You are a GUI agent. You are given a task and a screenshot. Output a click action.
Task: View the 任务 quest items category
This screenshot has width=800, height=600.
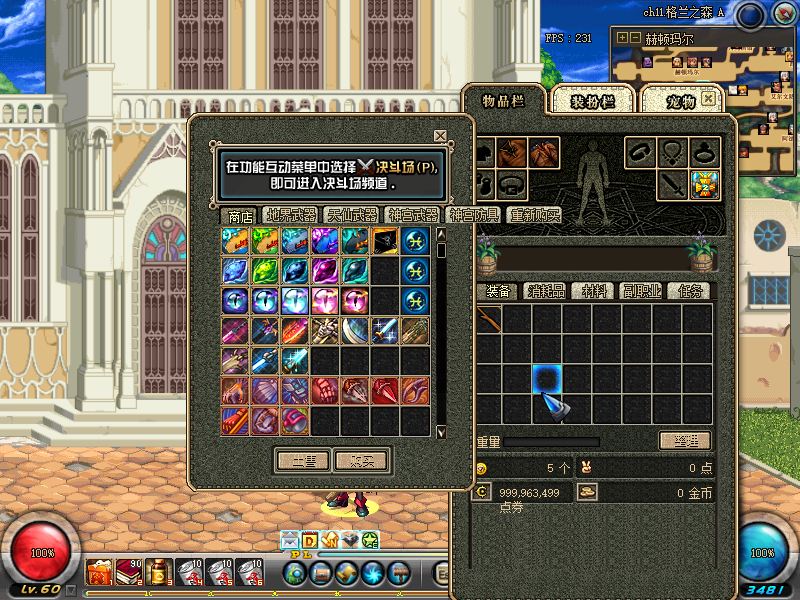[x=692, y=291]
